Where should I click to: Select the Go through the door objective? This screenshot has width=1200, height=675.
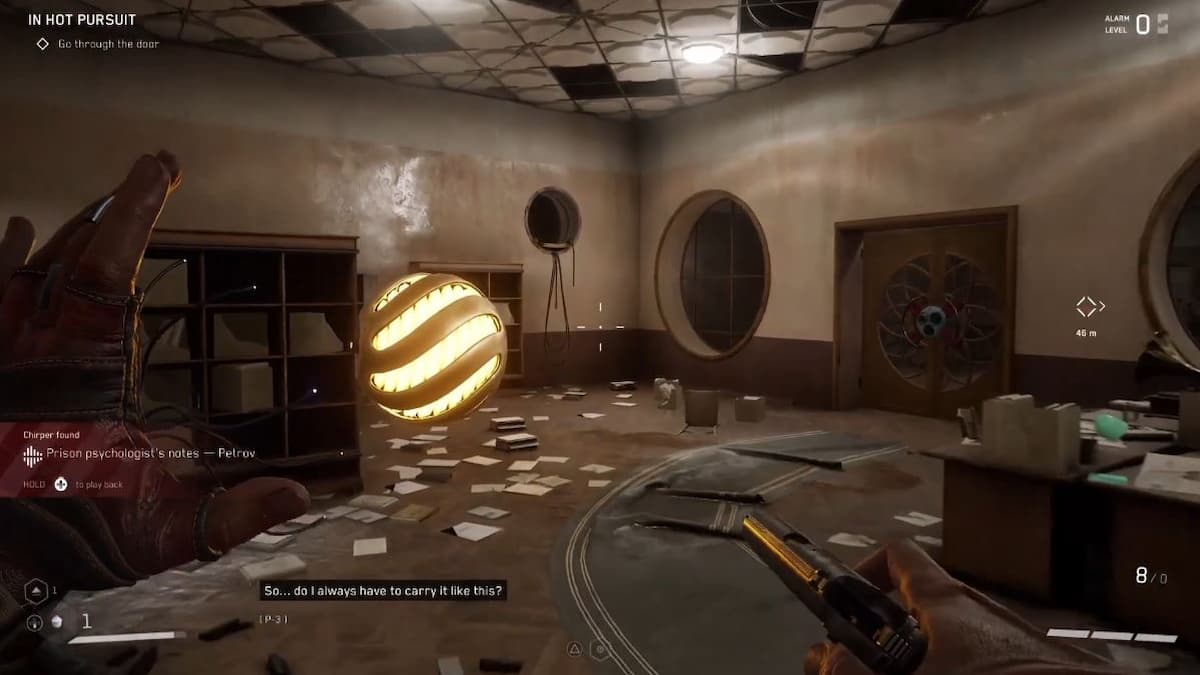[x=108, y=44]
